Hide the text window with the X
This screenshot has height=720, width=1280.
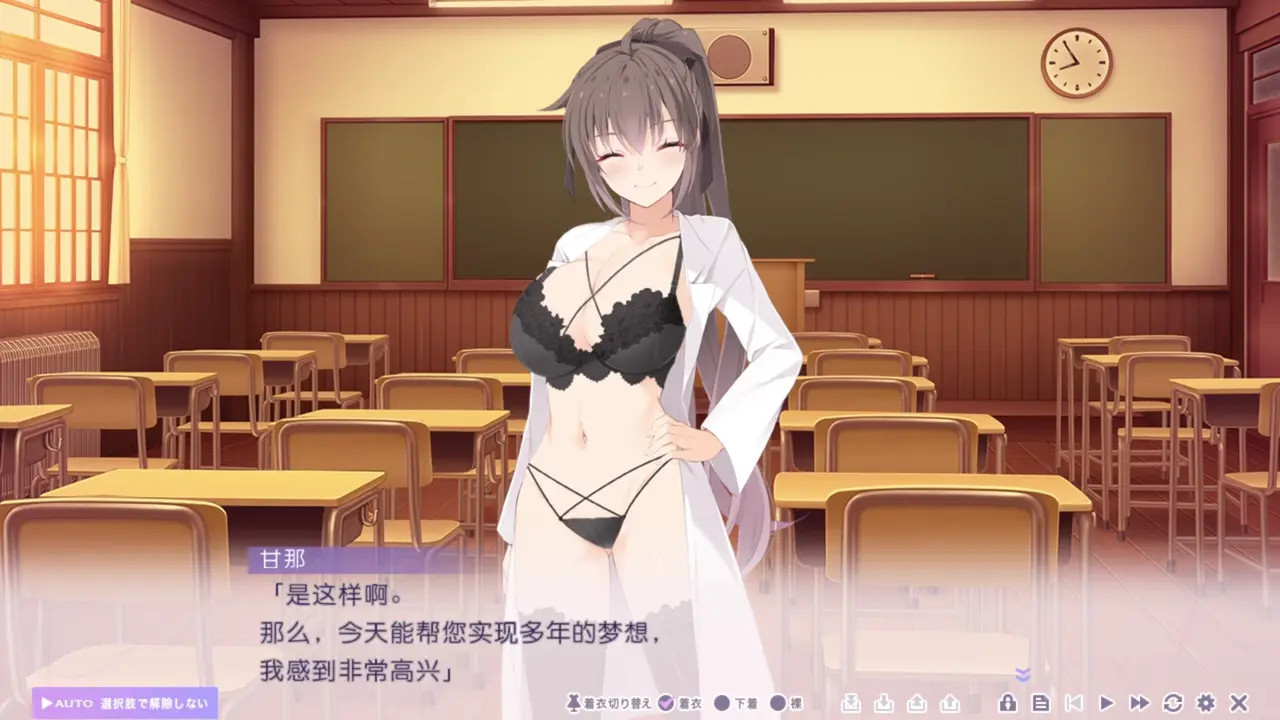click(x=1239, y=703)
